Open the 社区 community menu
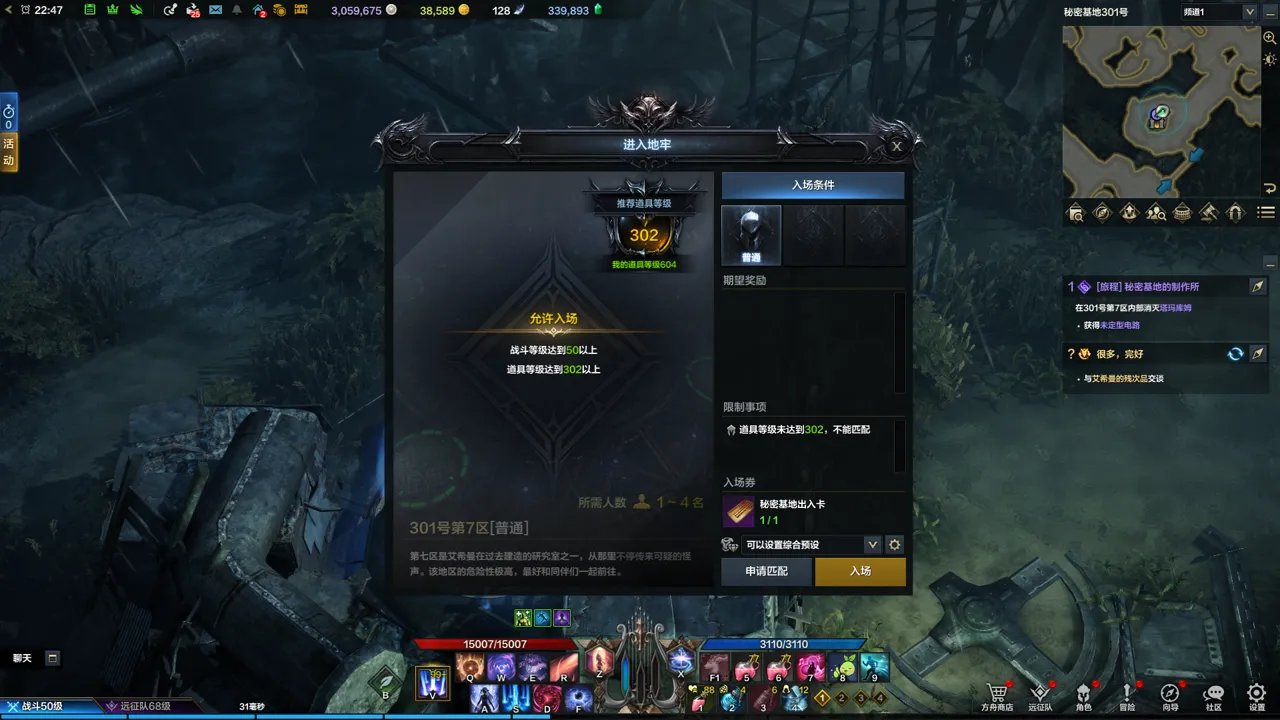 [1213, 696]
